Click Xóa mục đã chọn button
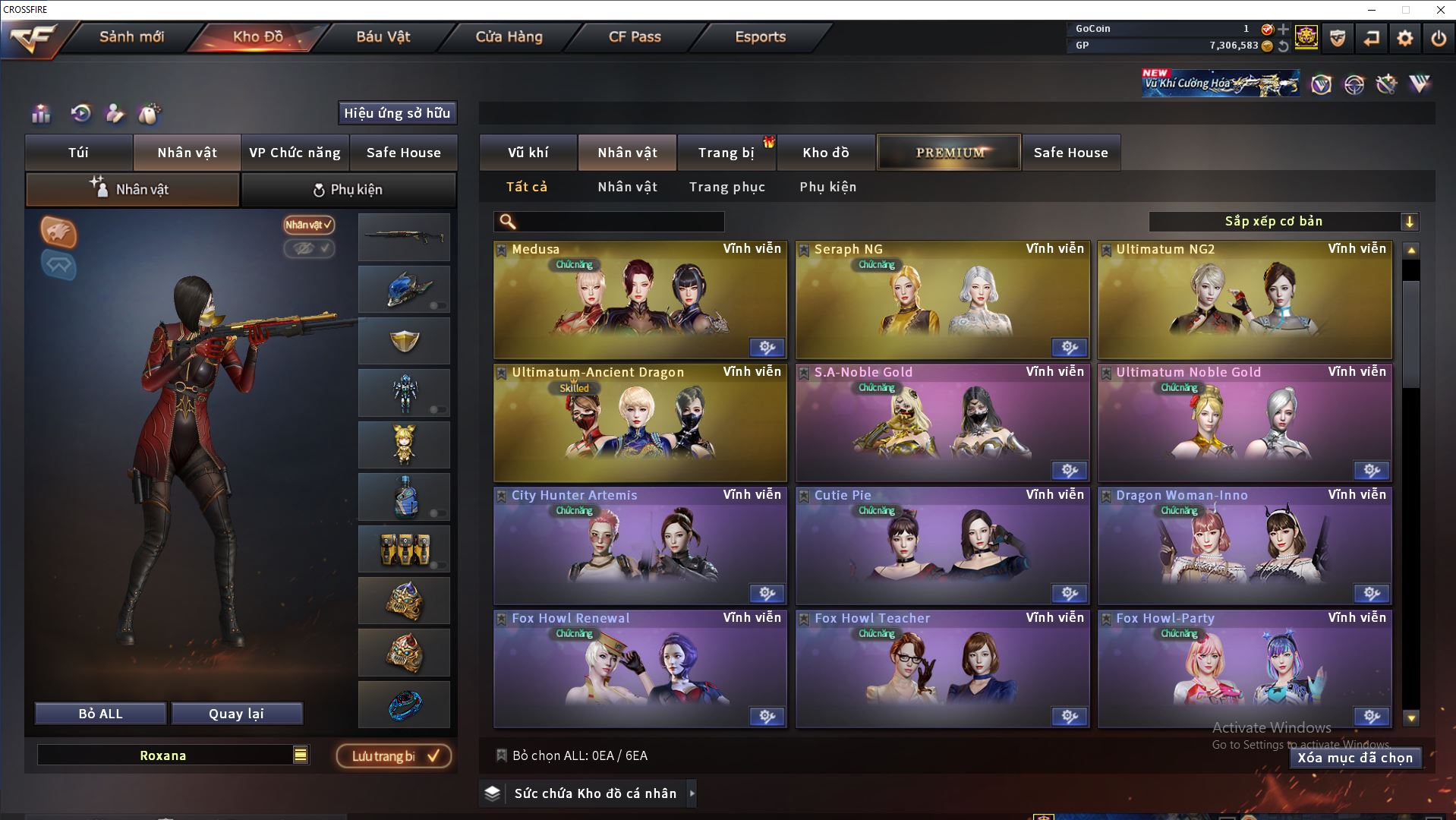This screenshot has height=820, width=1456. 1354,758
